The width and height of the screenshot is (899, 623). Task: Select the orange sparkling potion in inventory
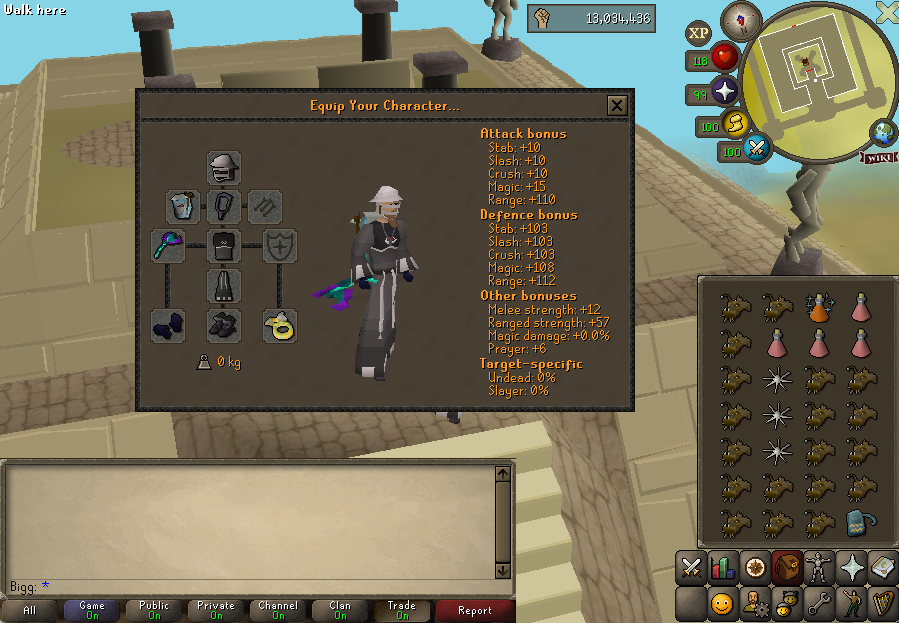820,307
